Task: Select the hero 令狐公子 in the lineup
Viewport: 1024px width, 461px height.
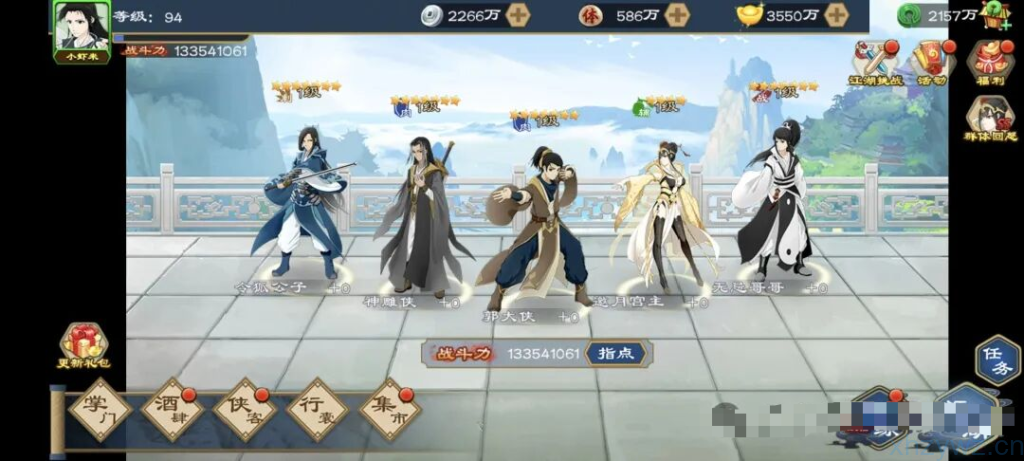Action: [302, 210]
